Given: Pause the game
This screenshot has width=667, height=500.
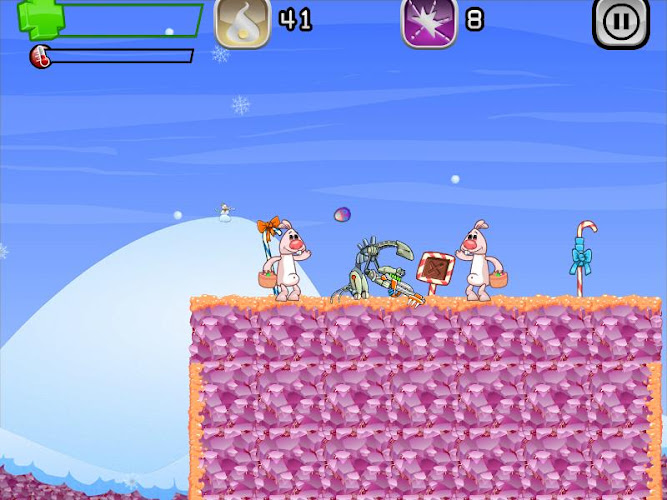Looking at the screenshot, I should point(620,22).
